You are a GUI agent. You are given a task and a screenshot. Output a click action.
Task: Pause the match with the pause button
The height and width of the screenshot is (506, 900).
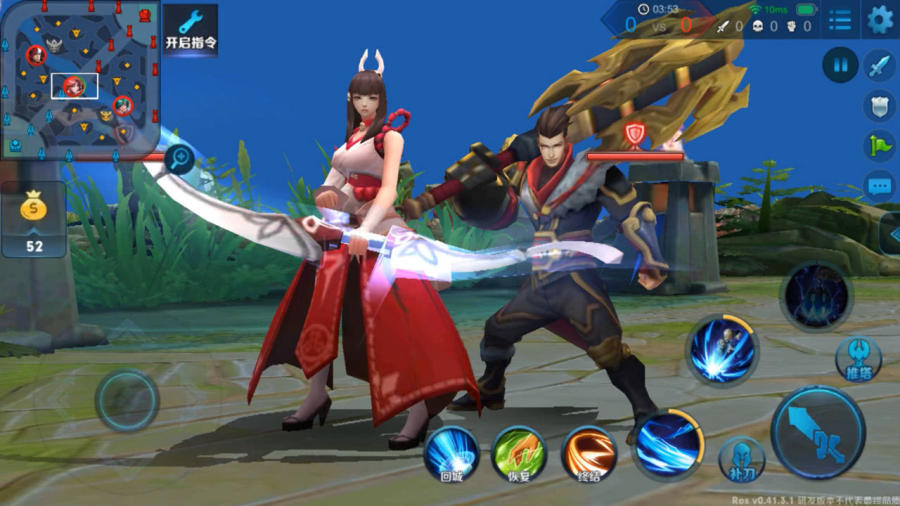(x=840, y=66)
